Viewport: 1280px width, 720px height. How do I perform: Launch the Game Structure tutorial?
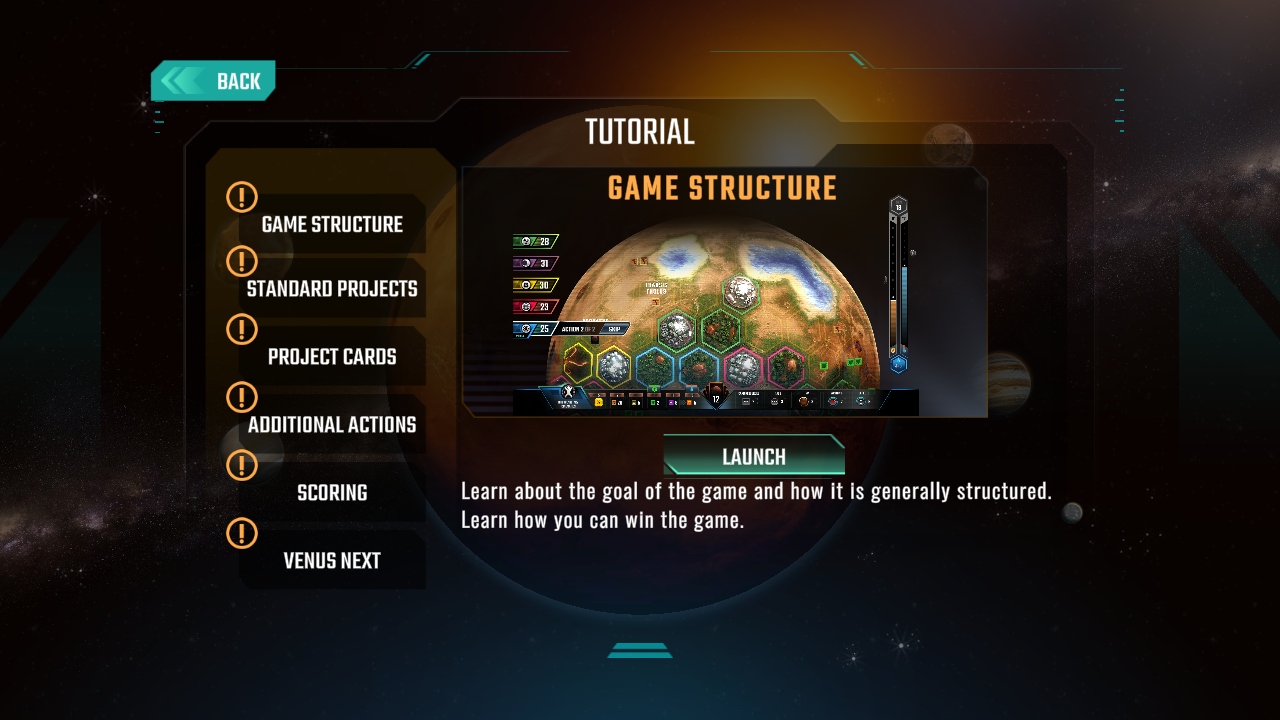(754, 456)
